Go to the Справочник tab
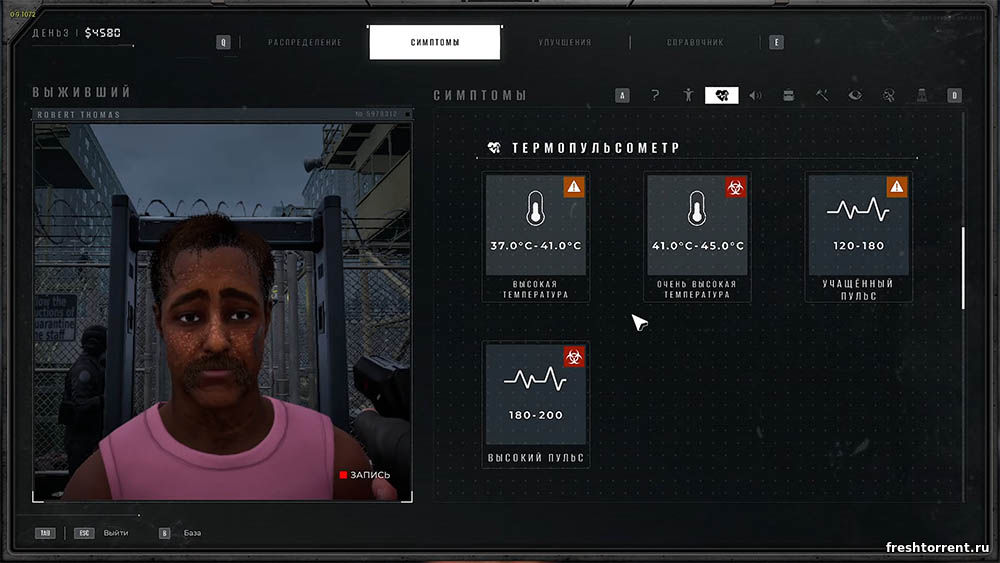 pyautogui.click(x=695, y=43)
